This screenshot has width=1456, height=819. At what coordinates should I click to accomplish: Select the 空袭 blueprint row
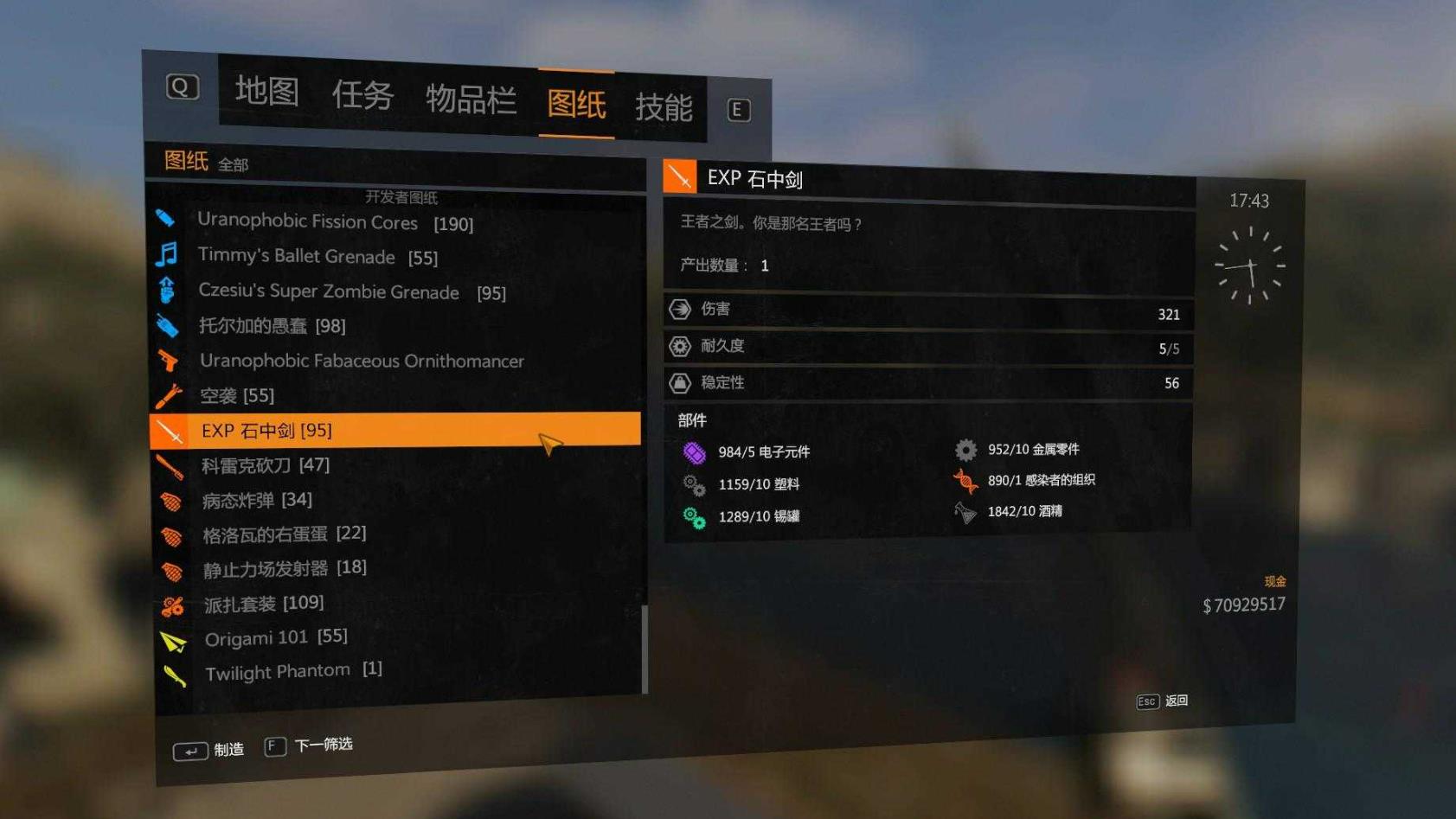[236, 395]
